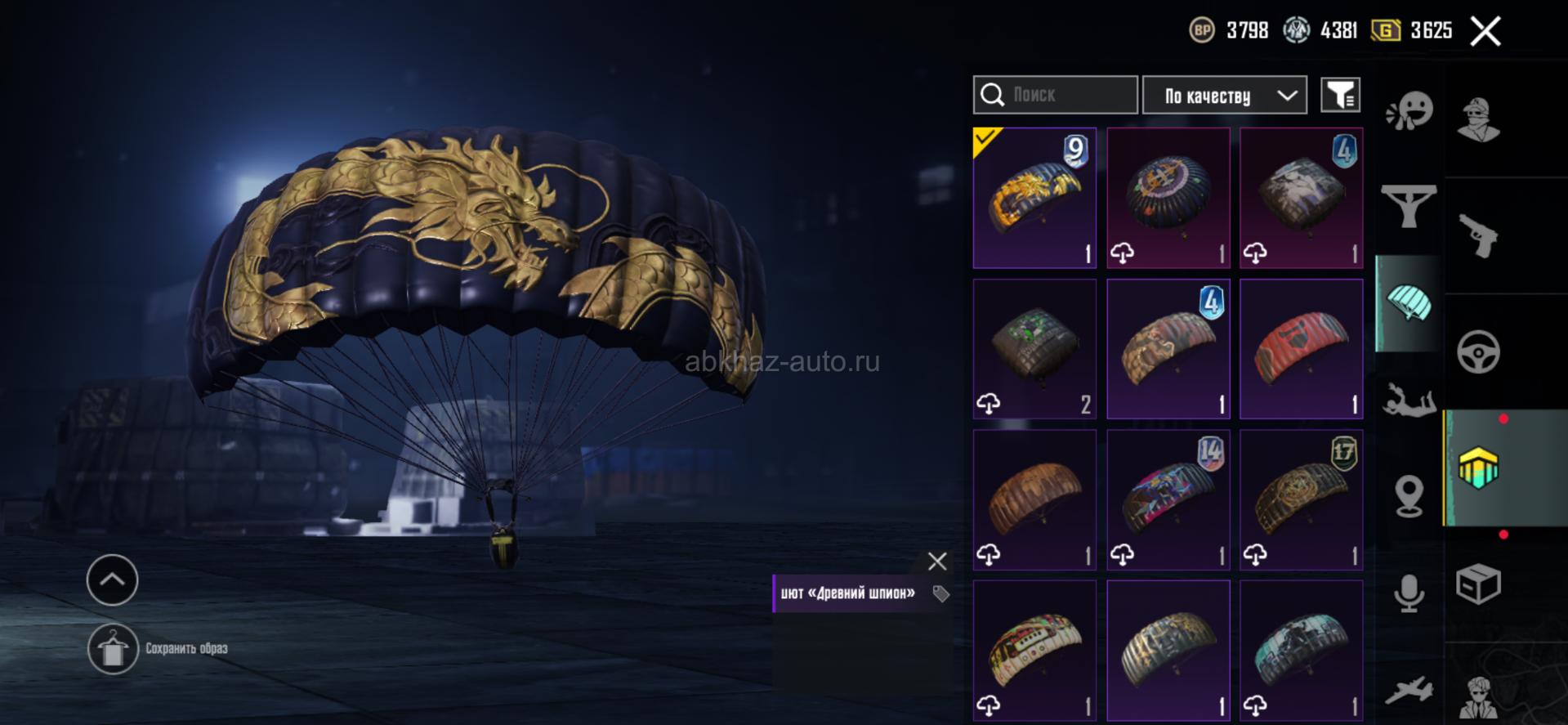Switch to the emotes category
The width and height of the screenshot is (1568, 725).
coord(1409,112)
